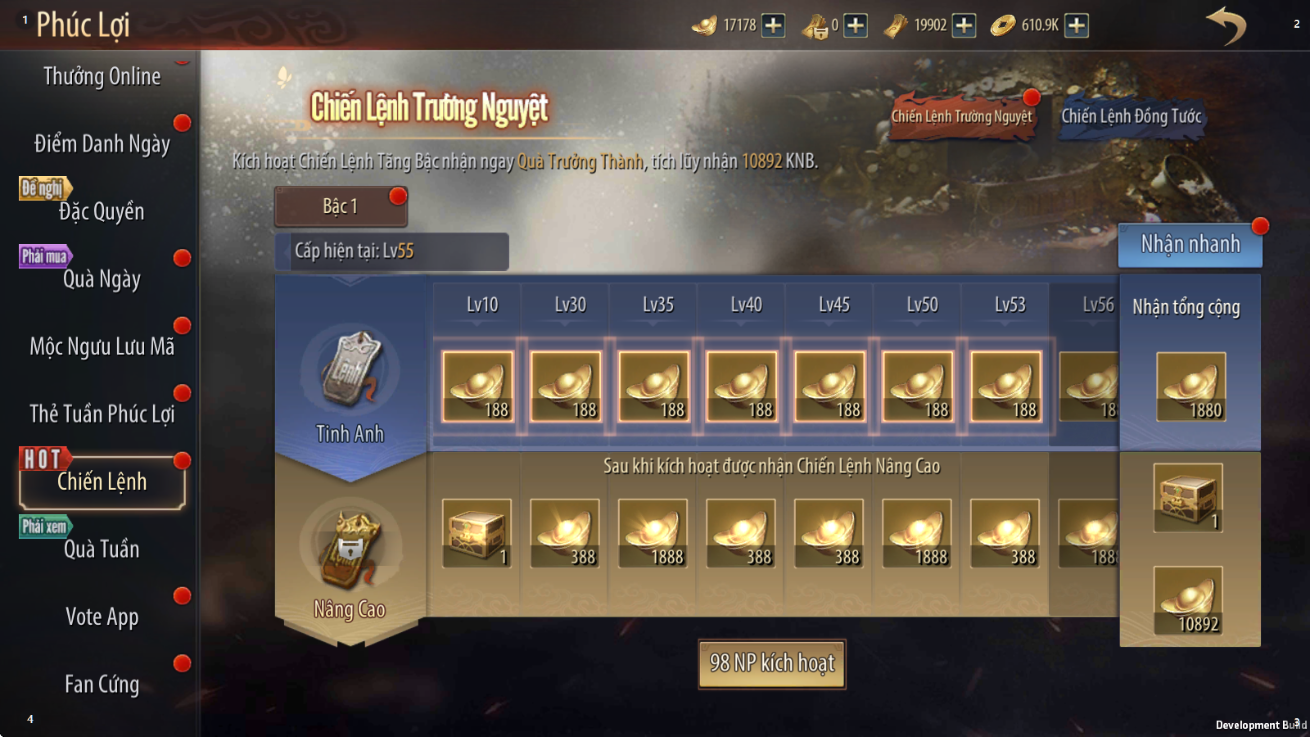1310x737 pixels.
Task: Open the Đặc Quyền menu
Action: tap(102, 211)
